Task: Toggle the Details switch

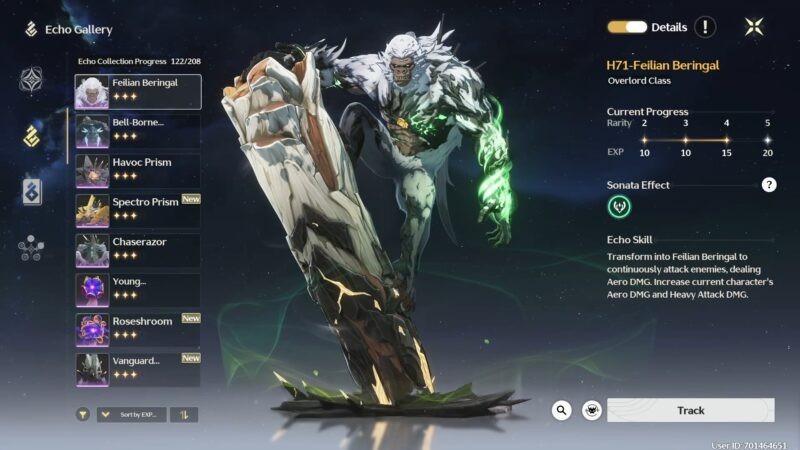Action: [x=627, y=27]
